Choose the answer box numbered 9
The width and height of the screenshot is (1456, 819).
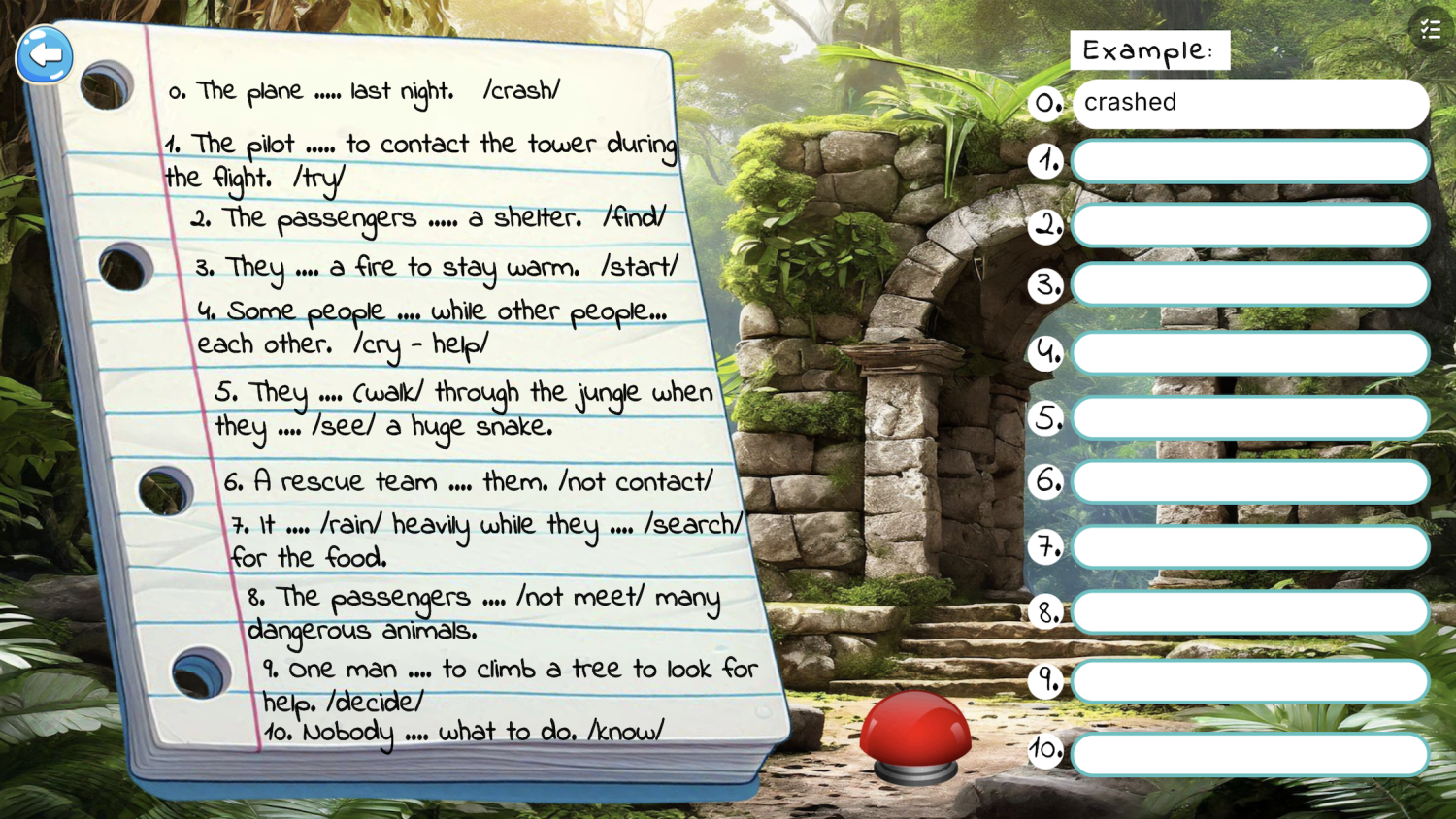click(1249, 681)
